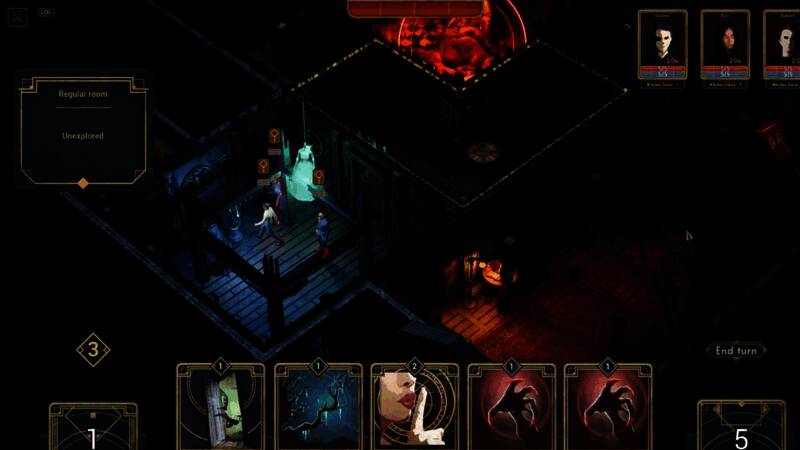Choose the red lips shushing card

tap(414, 408)
